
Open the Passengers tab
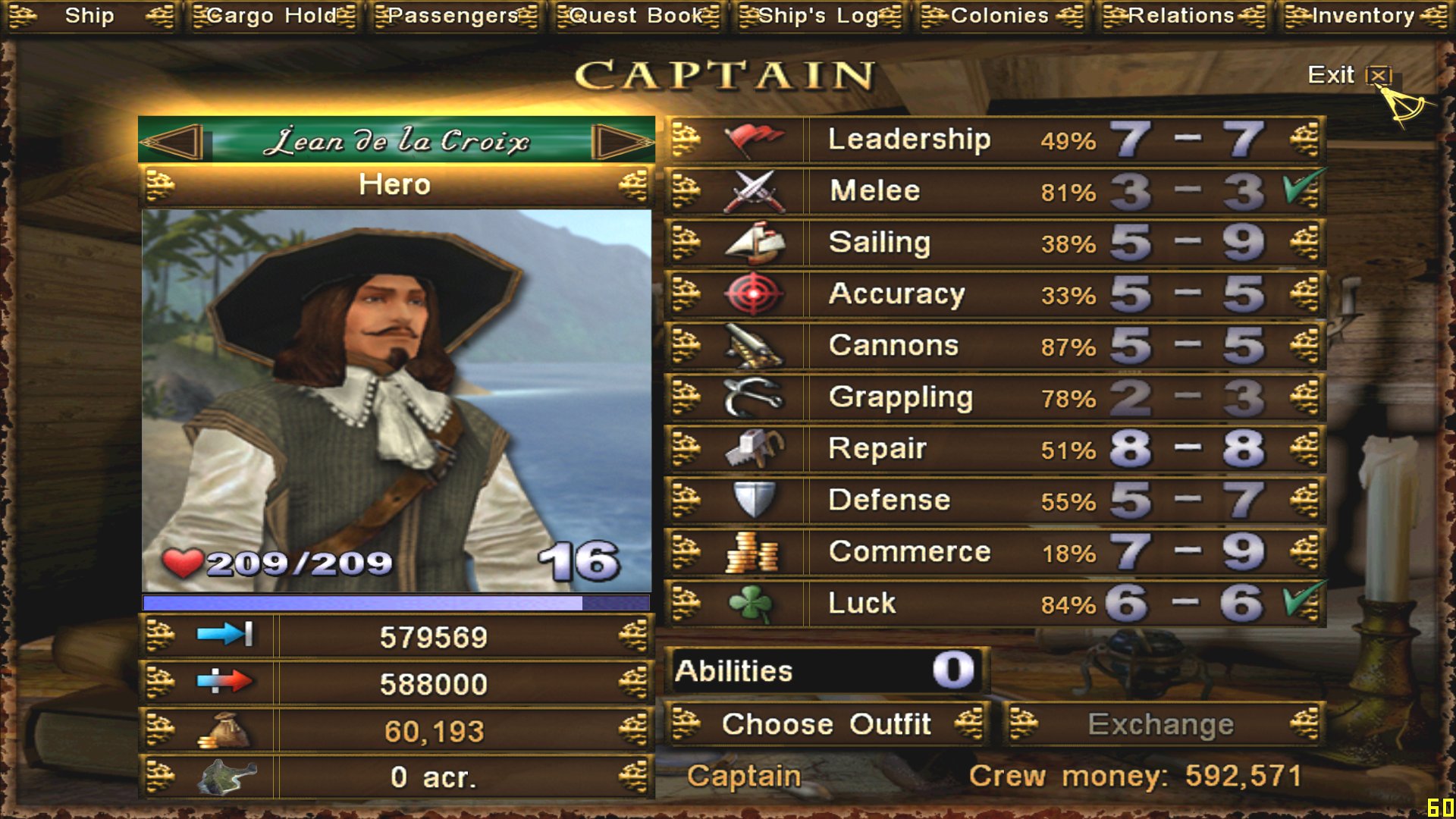pyautogui.click(x=453, y=16)
